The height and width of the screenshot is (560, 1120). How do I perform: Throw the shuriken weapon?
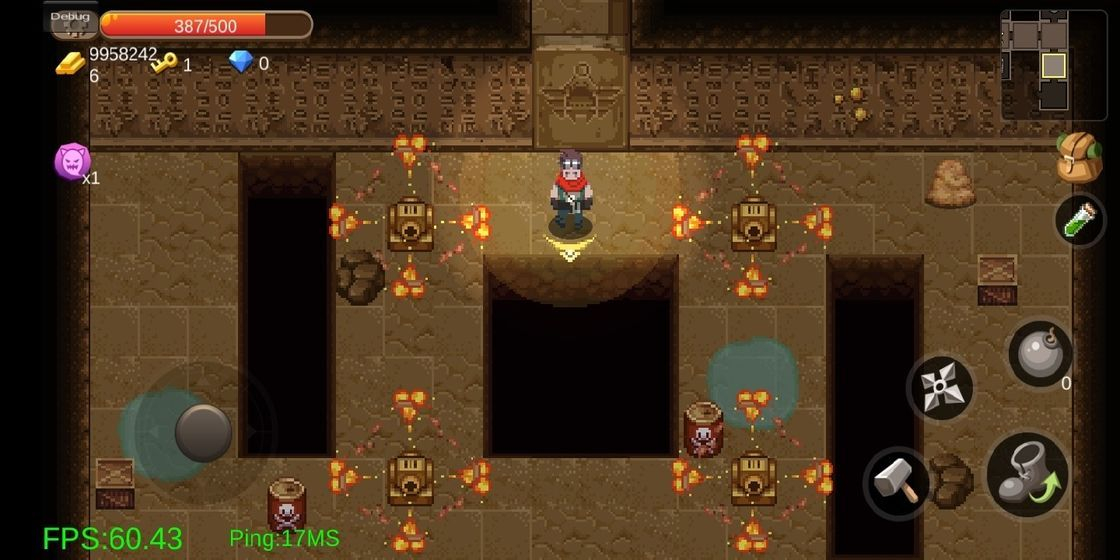click(941, 388)
